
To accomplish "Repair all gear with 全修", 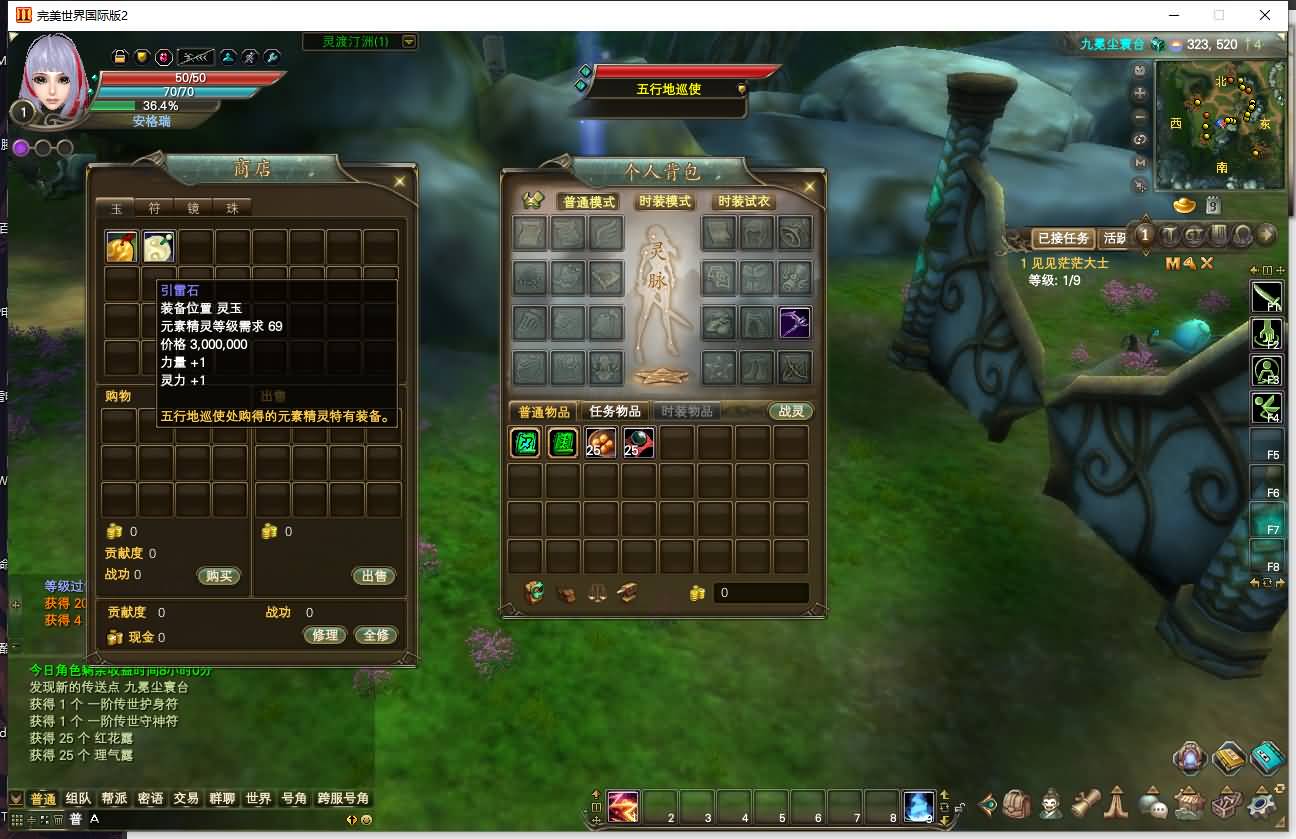I will point(376,635).
